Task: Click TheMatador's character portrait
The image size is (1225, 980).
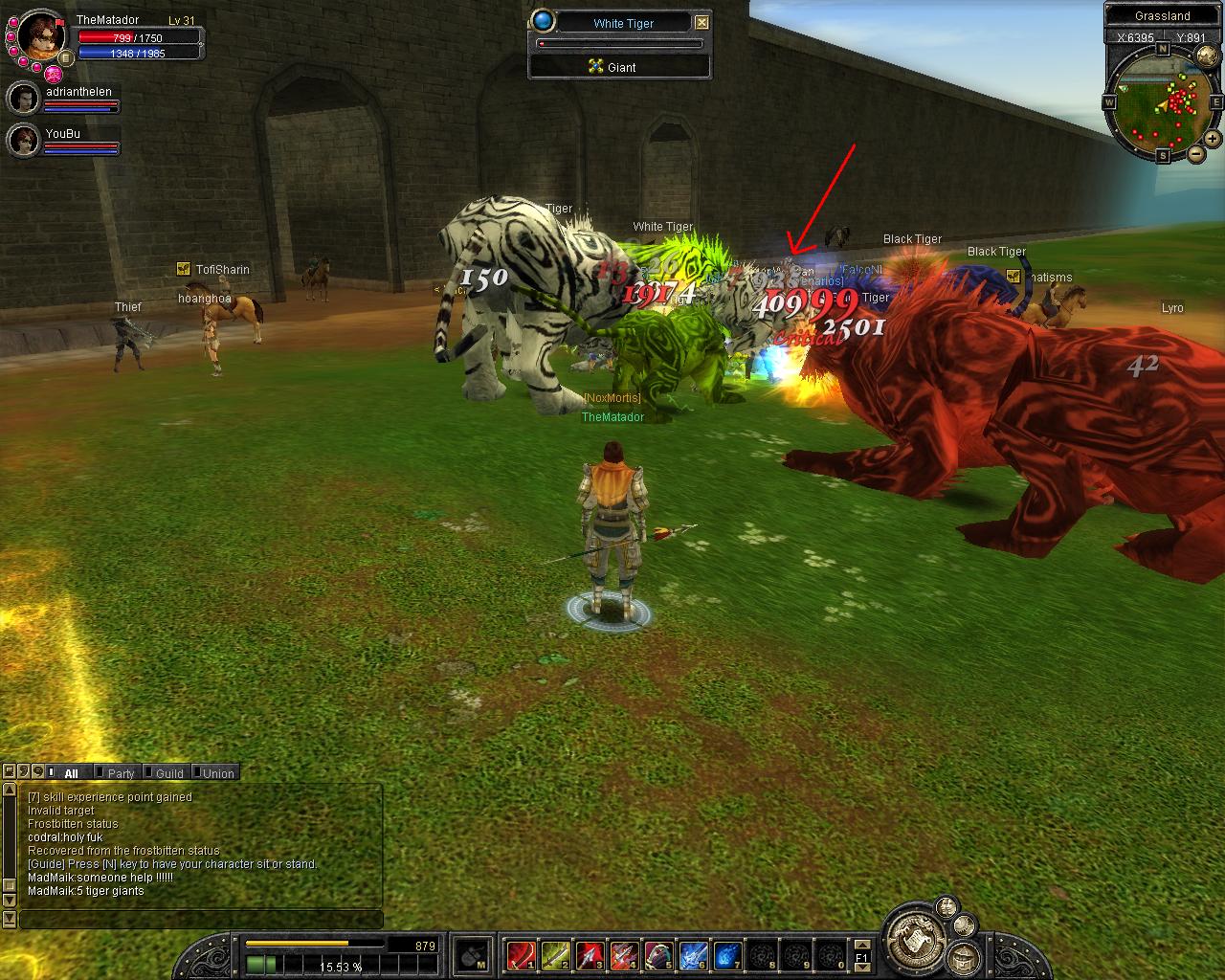Action: 40,34
